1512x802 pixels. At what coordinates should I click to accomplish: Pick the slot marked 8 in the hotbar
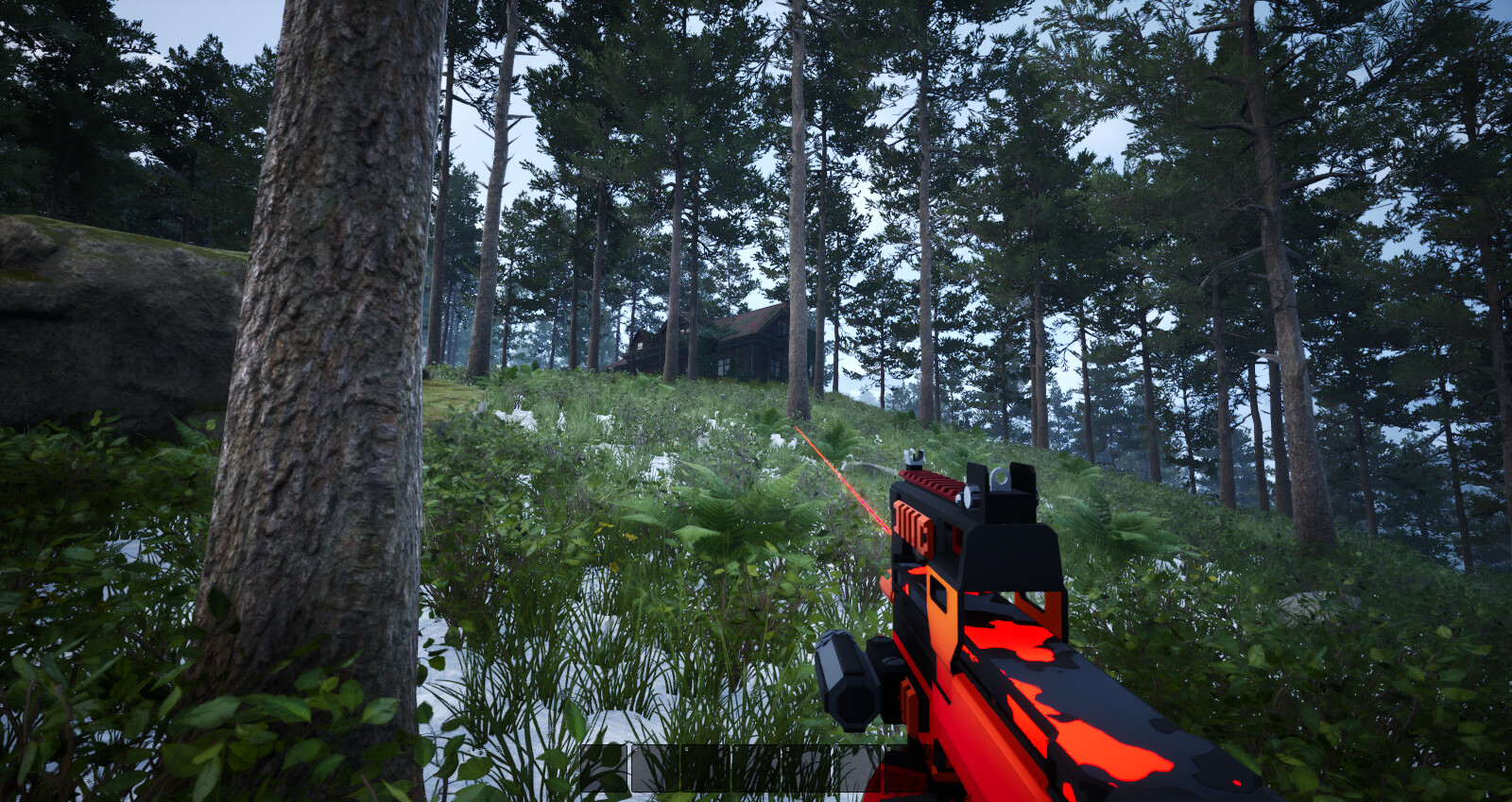click(806, 768)
